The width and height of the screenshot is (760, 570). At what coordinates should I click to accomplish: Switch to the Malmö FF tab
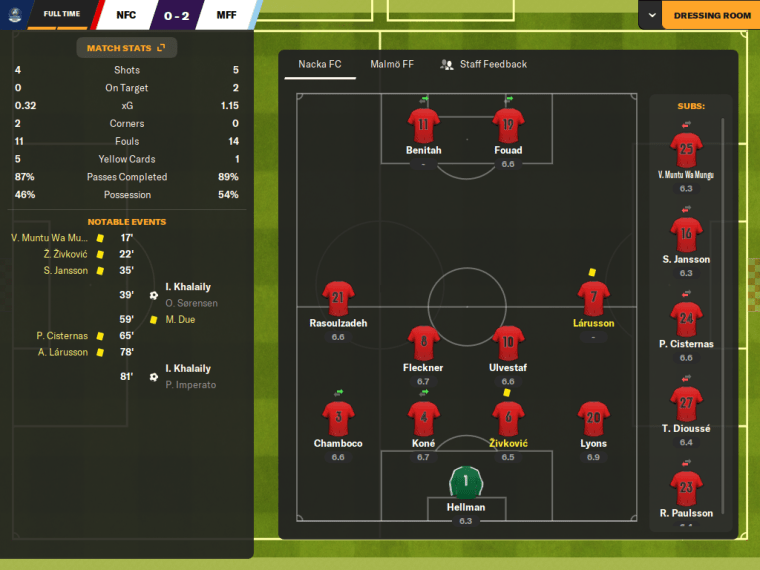pyautogui.click(x=391, y=65)
